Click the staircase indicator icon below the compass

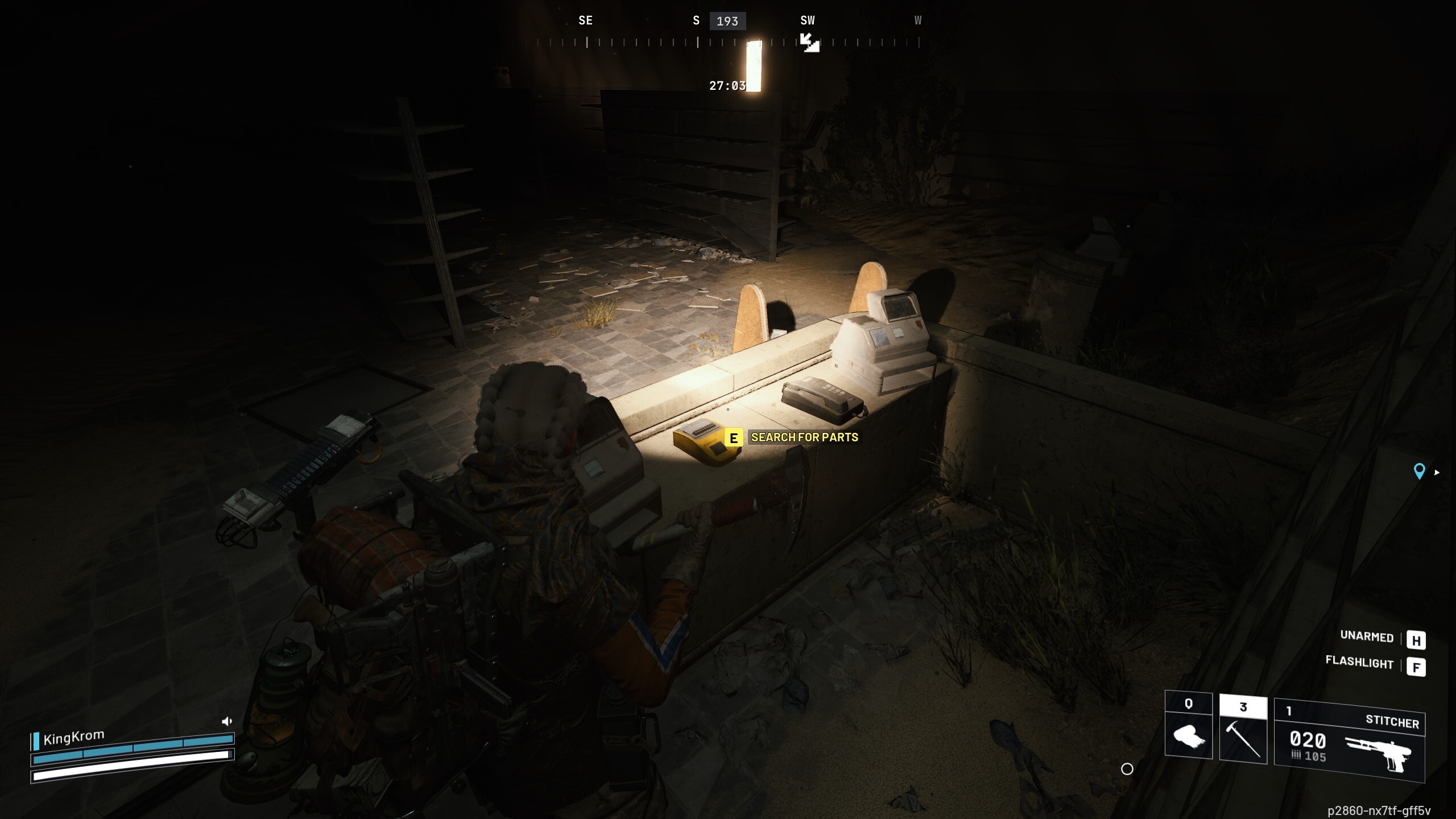click(809, 42)
